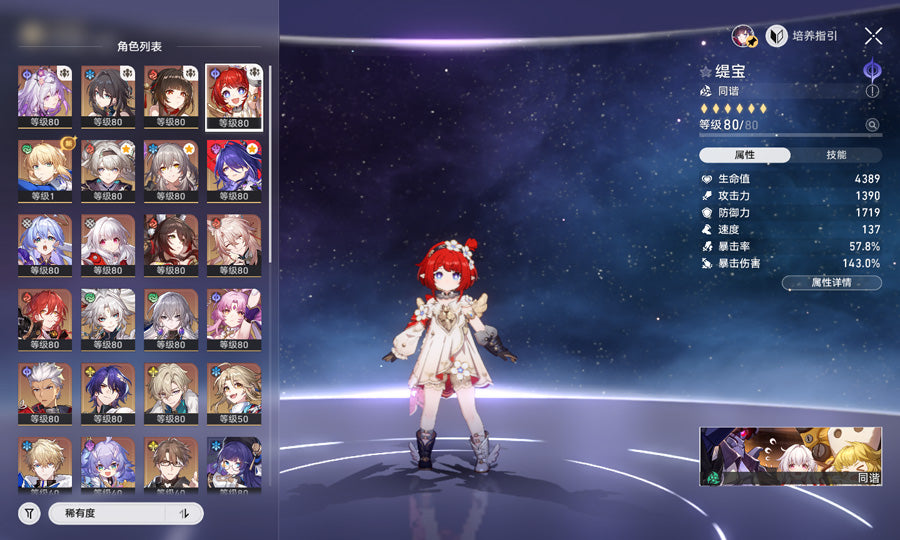Image resolution: width=900 pixels, height=540 pixels.
Task: Click the magnifier icon beside the level
Action: [872, 125]
